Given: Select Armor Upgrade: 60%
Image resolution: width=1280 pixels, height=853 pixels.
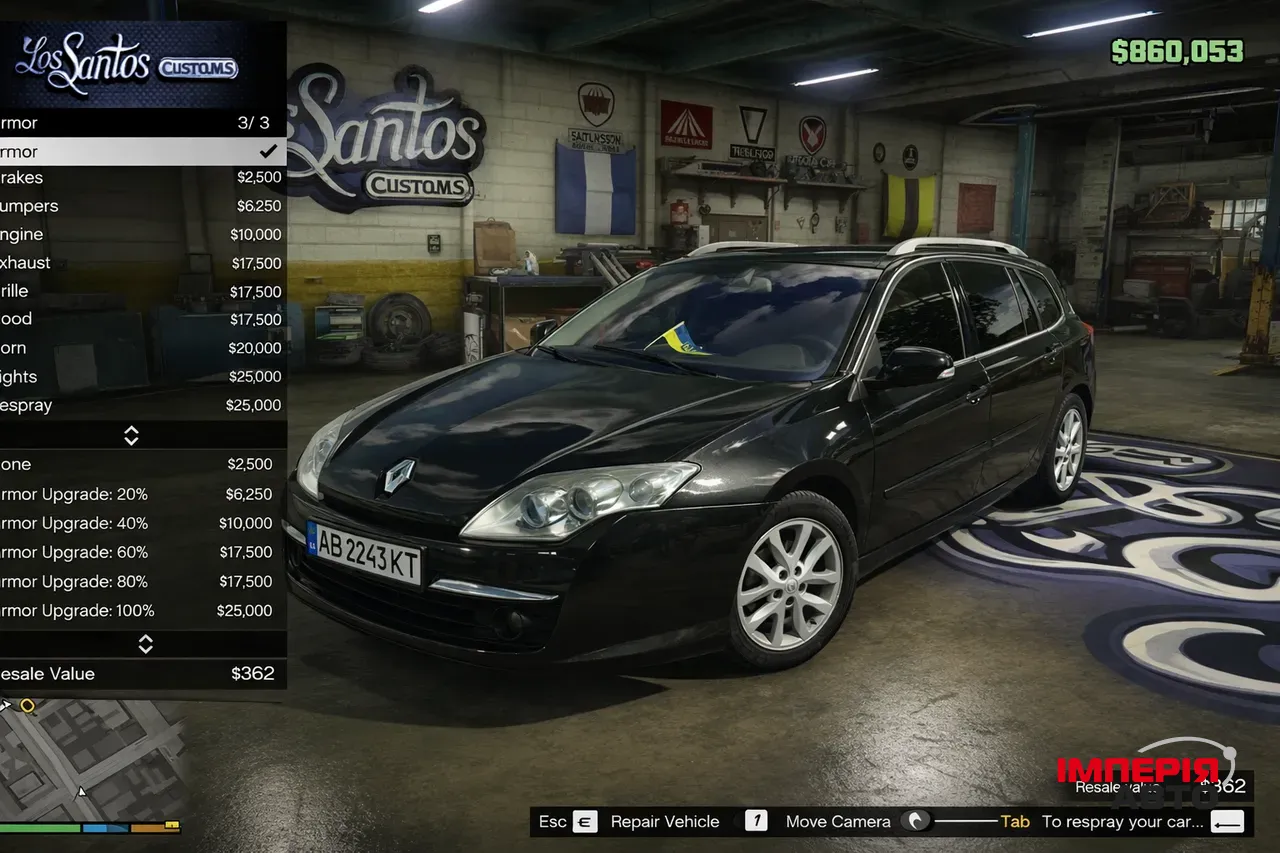Looking at the screenshot, I should [x=140, y=552].
